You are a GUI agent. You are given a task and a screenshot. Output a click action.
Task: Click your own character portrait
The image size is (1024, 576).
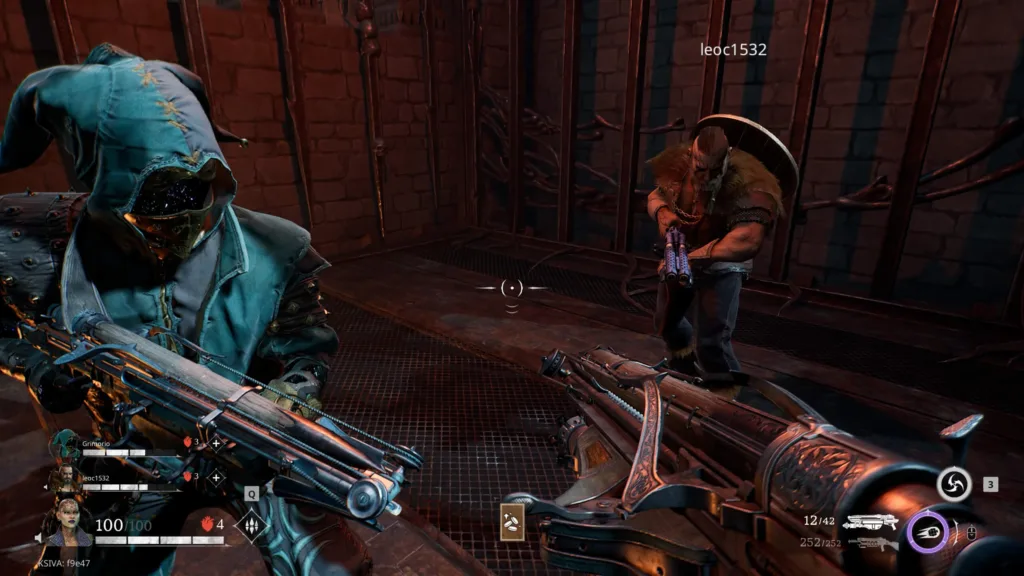[66, 520]
